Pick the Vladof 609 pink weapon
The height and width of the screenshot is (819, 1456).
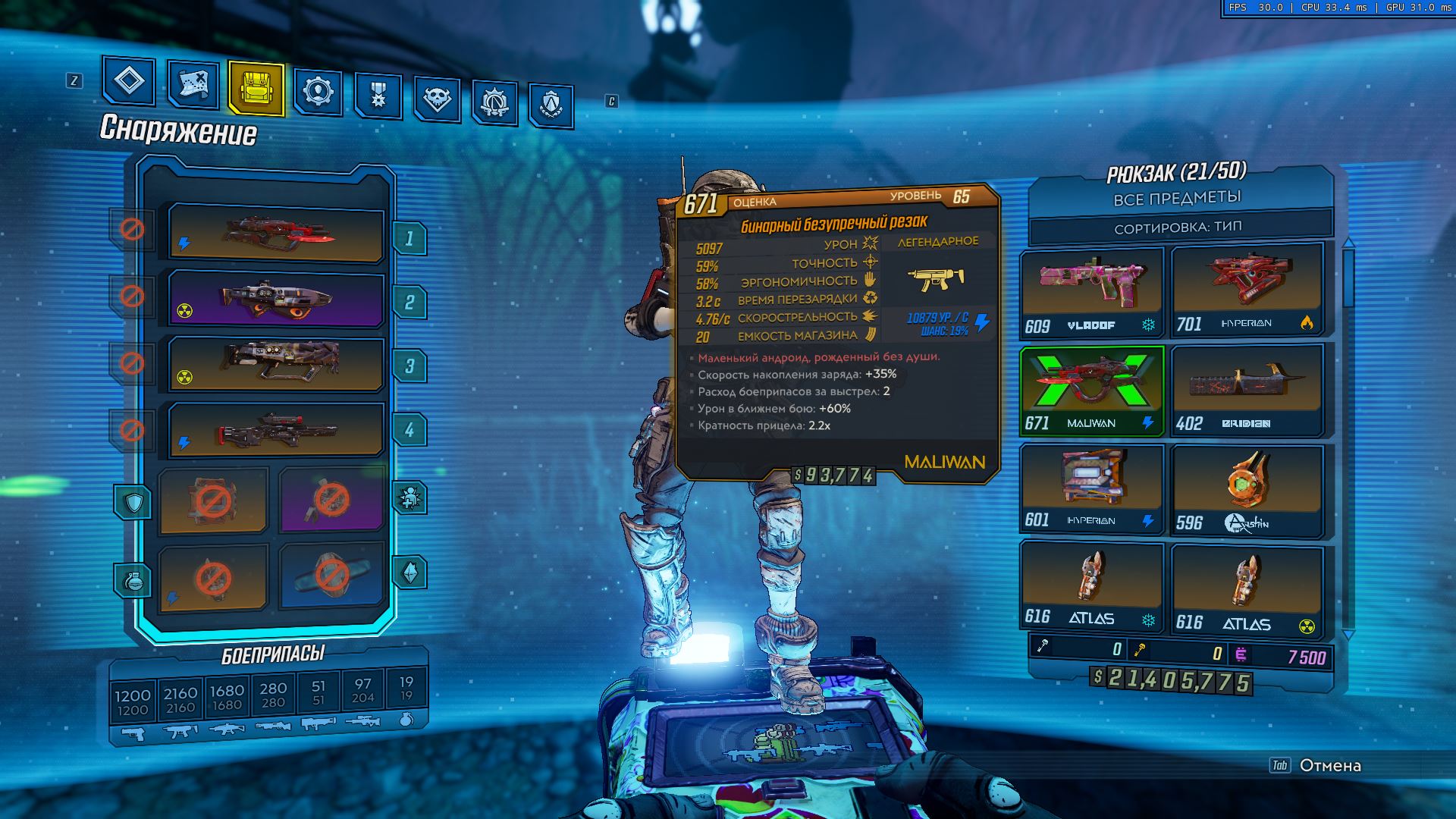pos(1091,292)
